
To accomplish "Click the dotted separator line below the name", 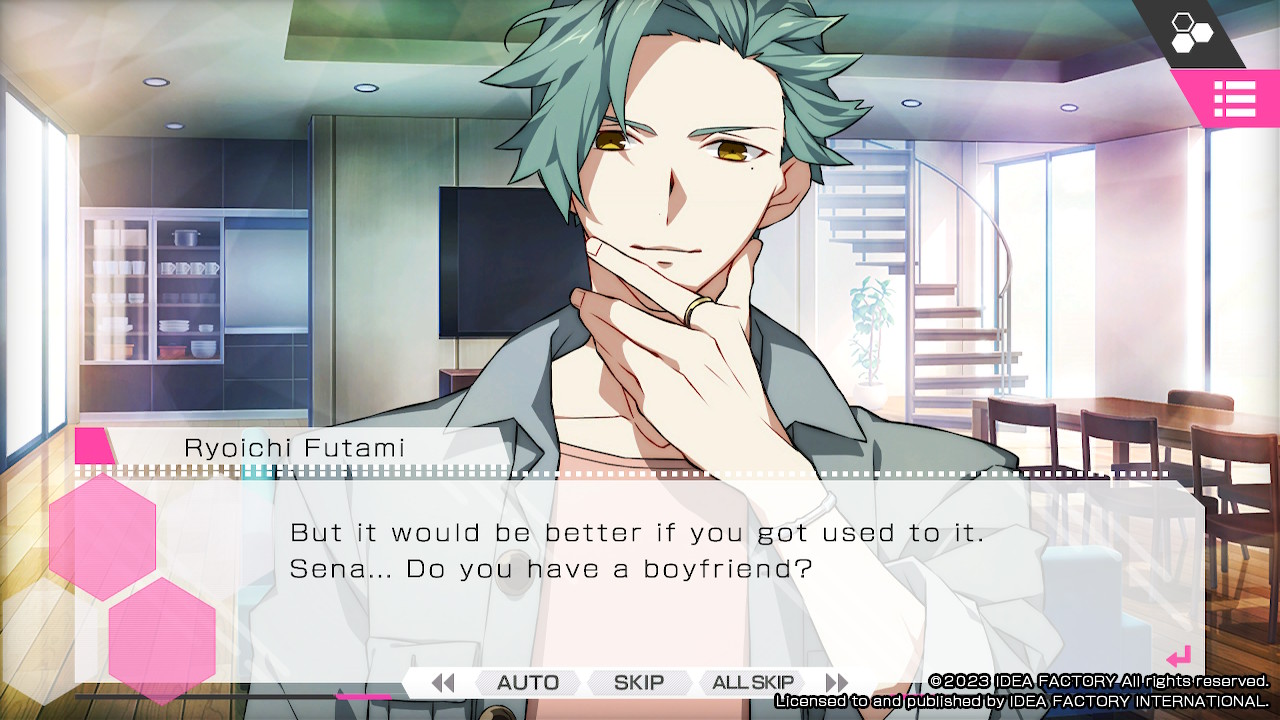I will point(600,471).
